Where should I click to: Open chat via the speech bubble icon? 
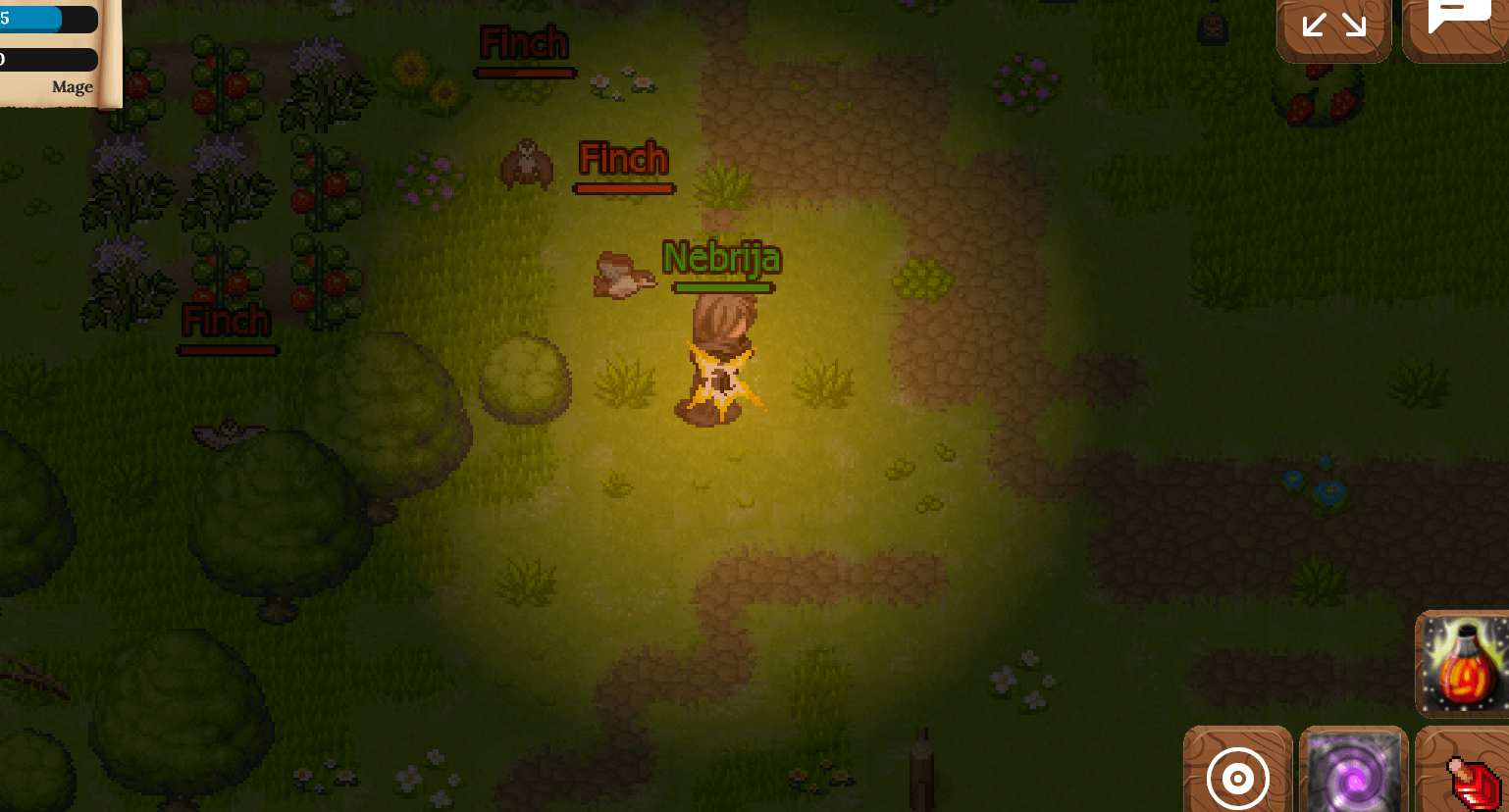tap(1461, 26)
